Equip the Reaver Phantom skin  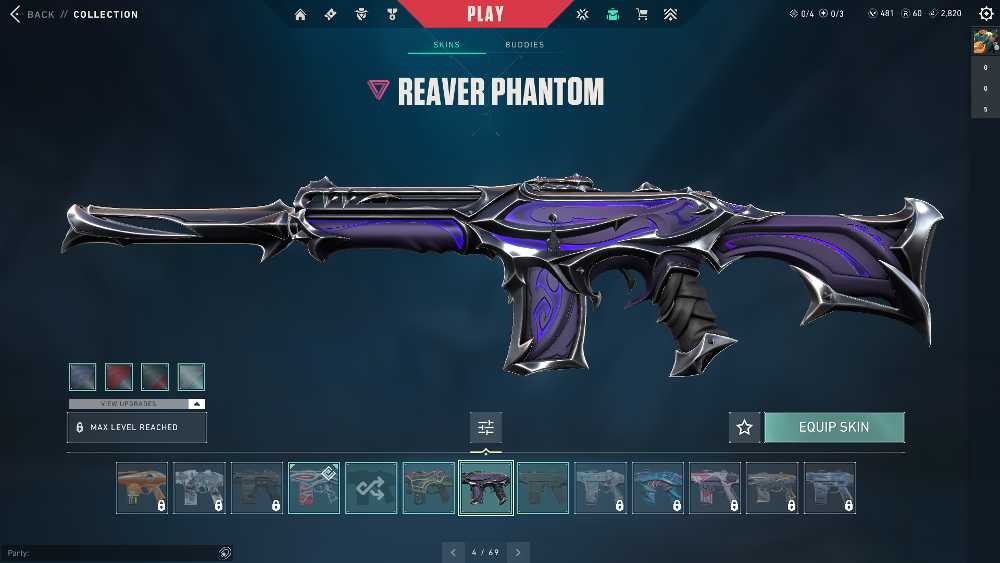click(834, 427)
